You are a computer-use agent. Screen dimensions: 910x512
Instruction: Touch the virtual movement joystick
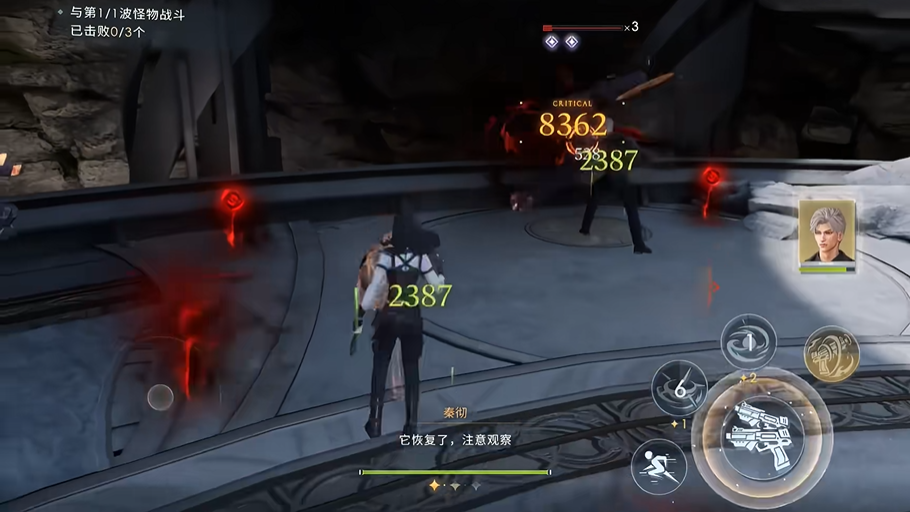(160, 397)
